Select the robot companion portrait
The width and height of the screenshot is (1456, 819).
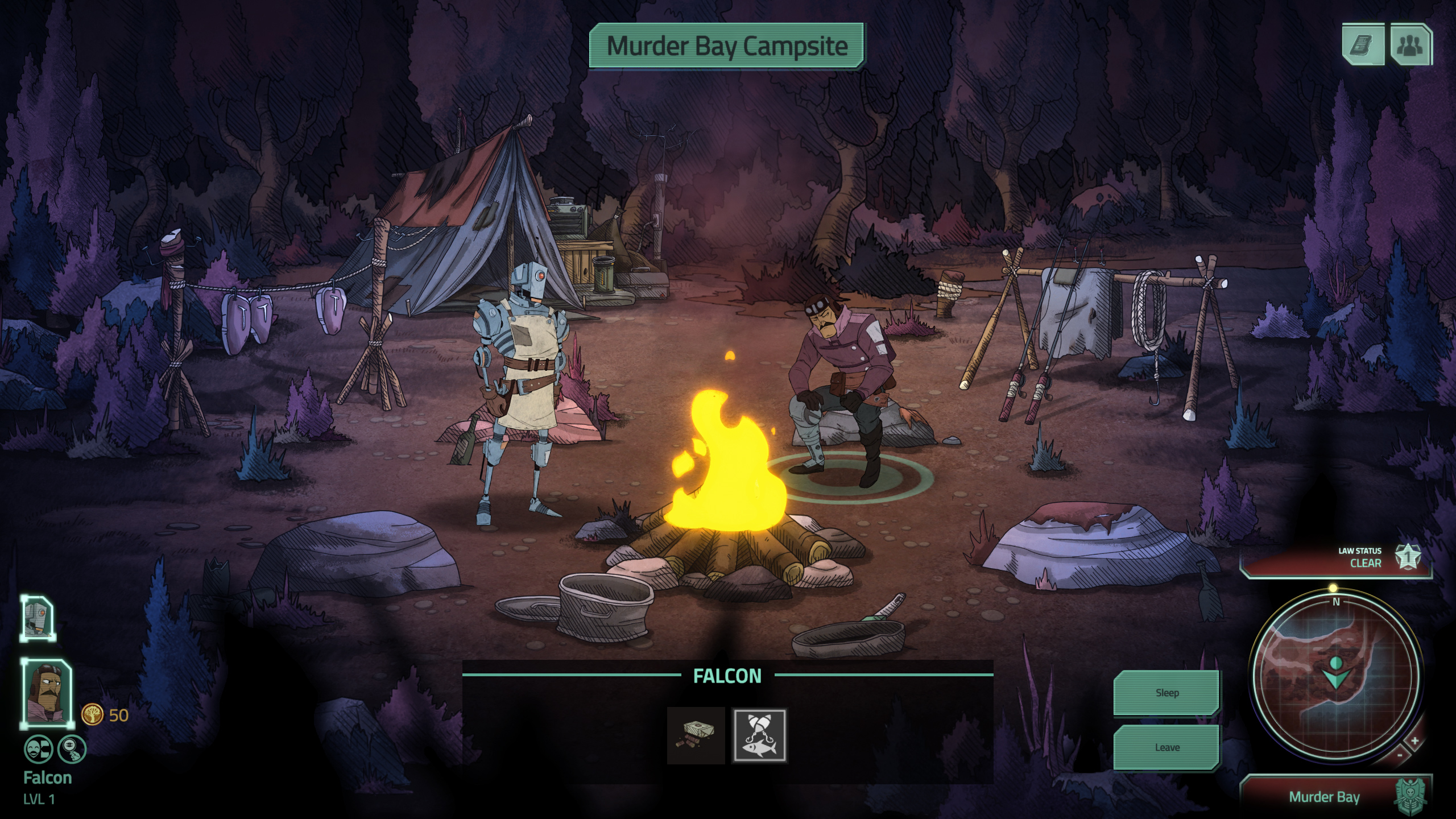[x=38, y=618]
